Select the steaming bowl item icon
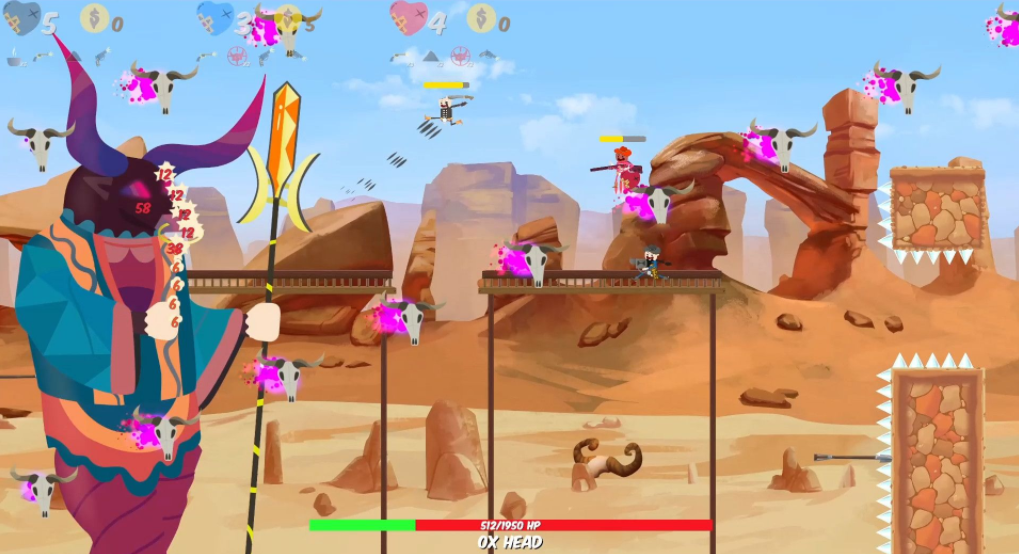The height and width of the screenshot is (554, 1019). pos(15,60)
